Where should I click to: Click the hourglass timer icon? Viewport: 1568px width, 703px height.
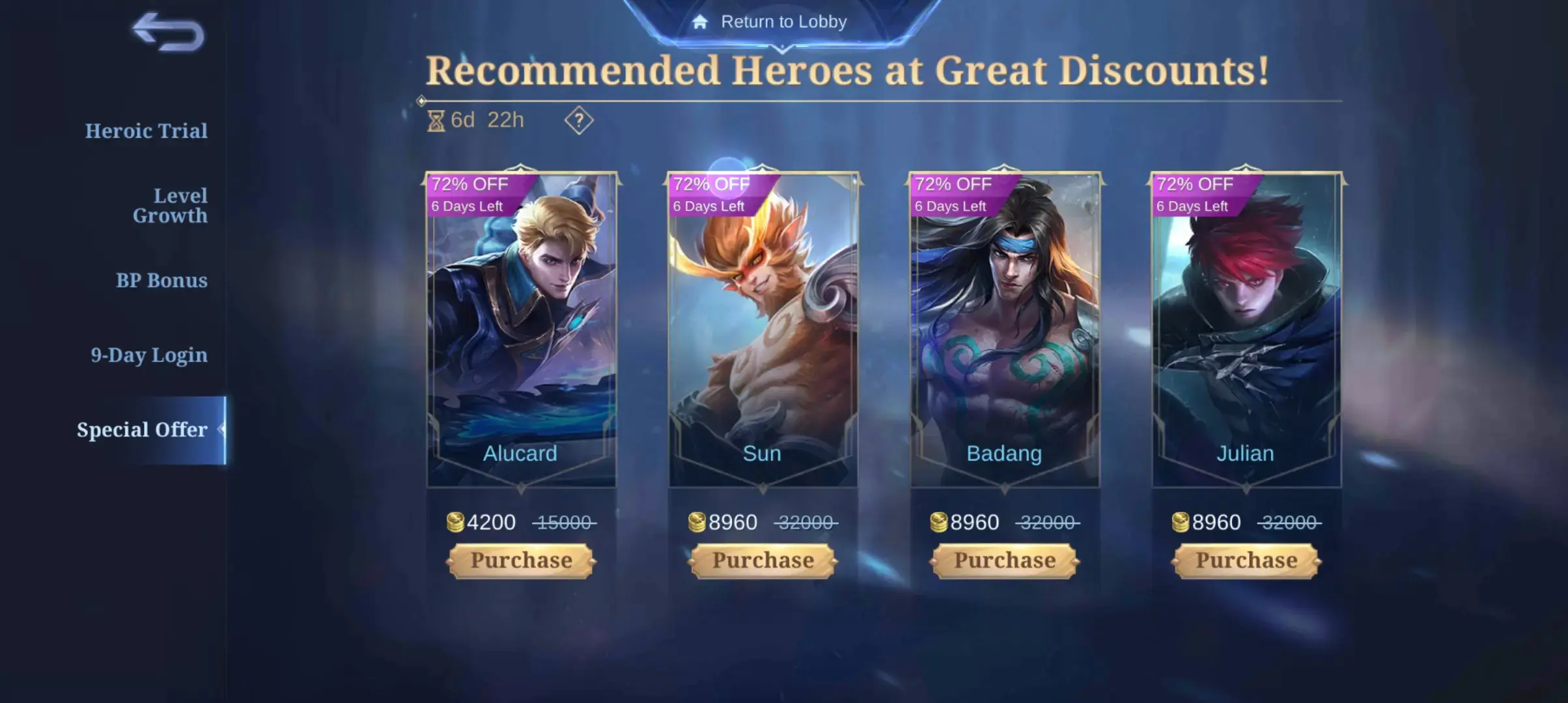pos(435,120)
